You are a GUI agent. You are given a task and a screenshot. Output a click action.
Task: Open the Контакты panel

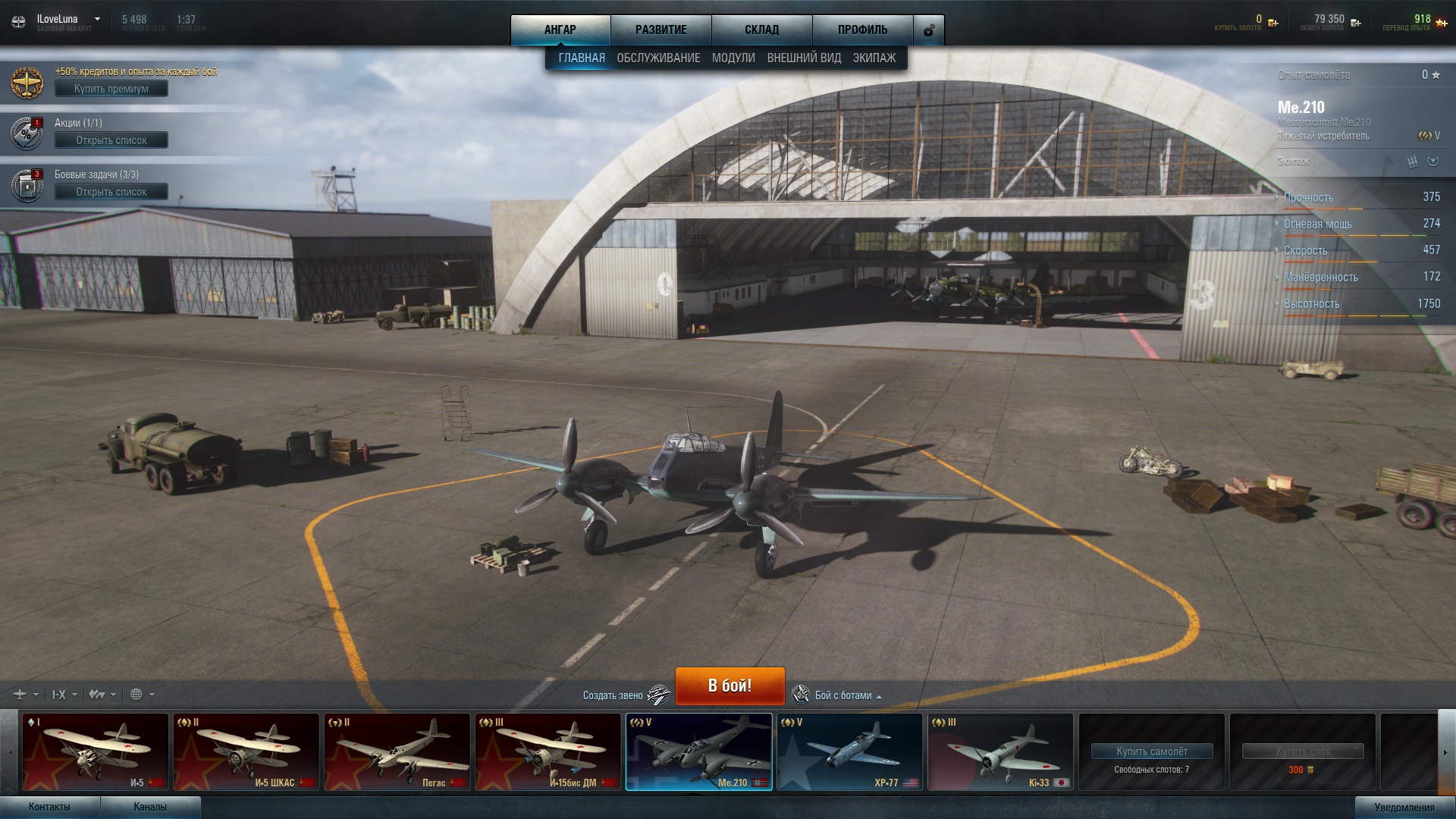click(x=49, y=807)
